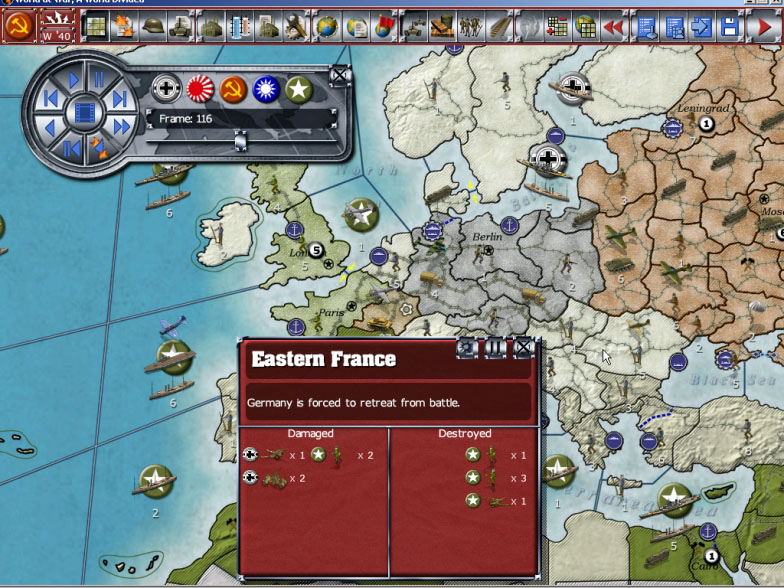Click the red play arrow in the toolbar
Viewport: 784px width, 588px height.
[x=760, y=26]
